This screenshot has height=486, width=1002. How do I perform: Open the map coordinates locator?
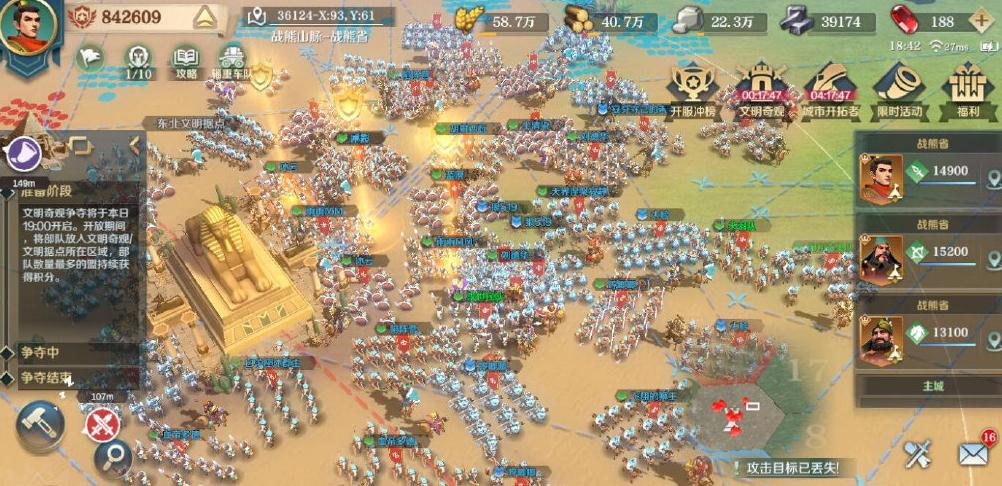tap(258, 16)
